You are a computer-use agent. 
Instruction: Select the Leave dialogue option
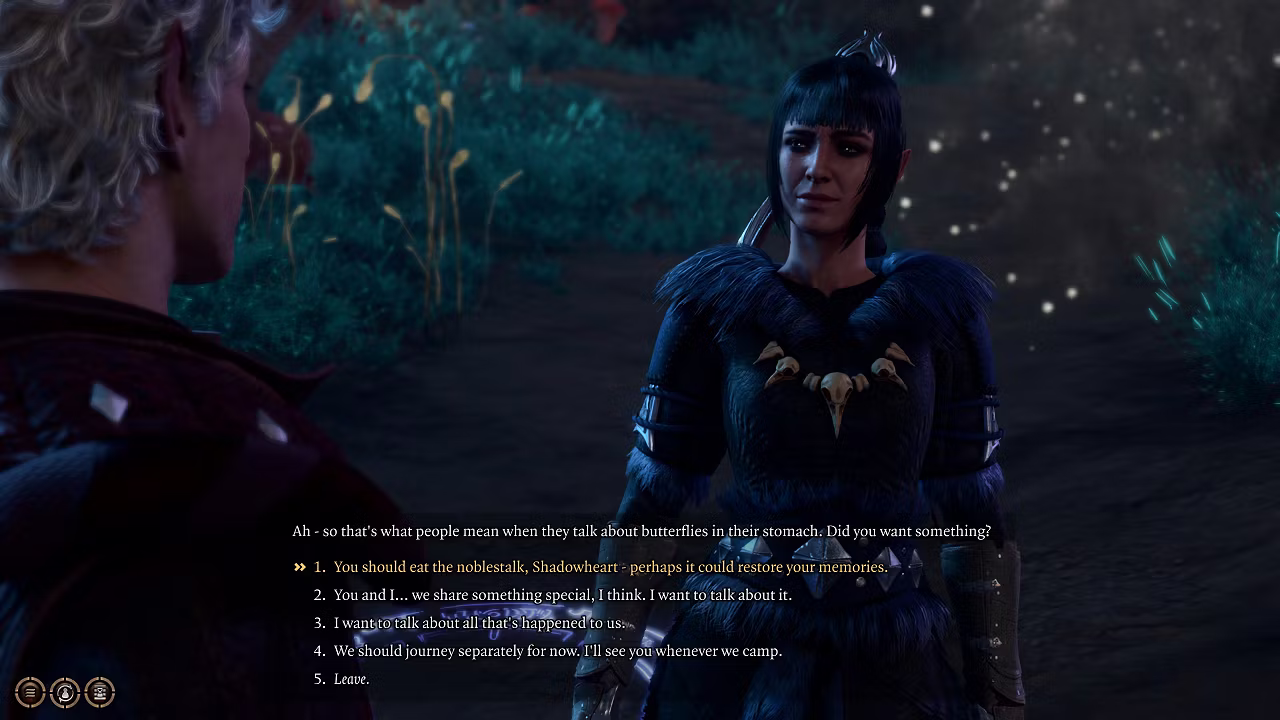point(351,679)
